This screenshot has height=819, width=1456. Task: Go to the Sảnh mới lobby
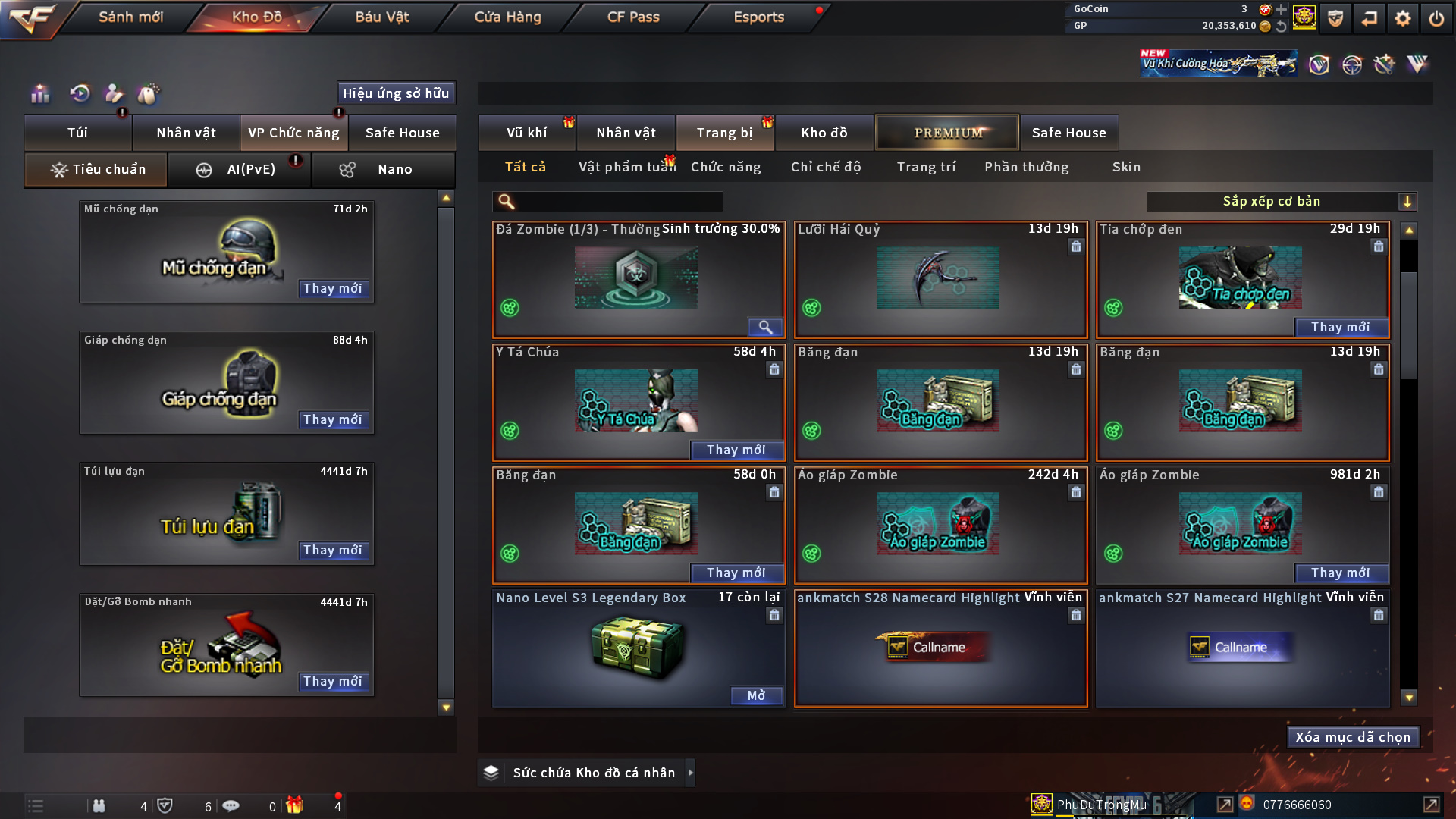130,17
